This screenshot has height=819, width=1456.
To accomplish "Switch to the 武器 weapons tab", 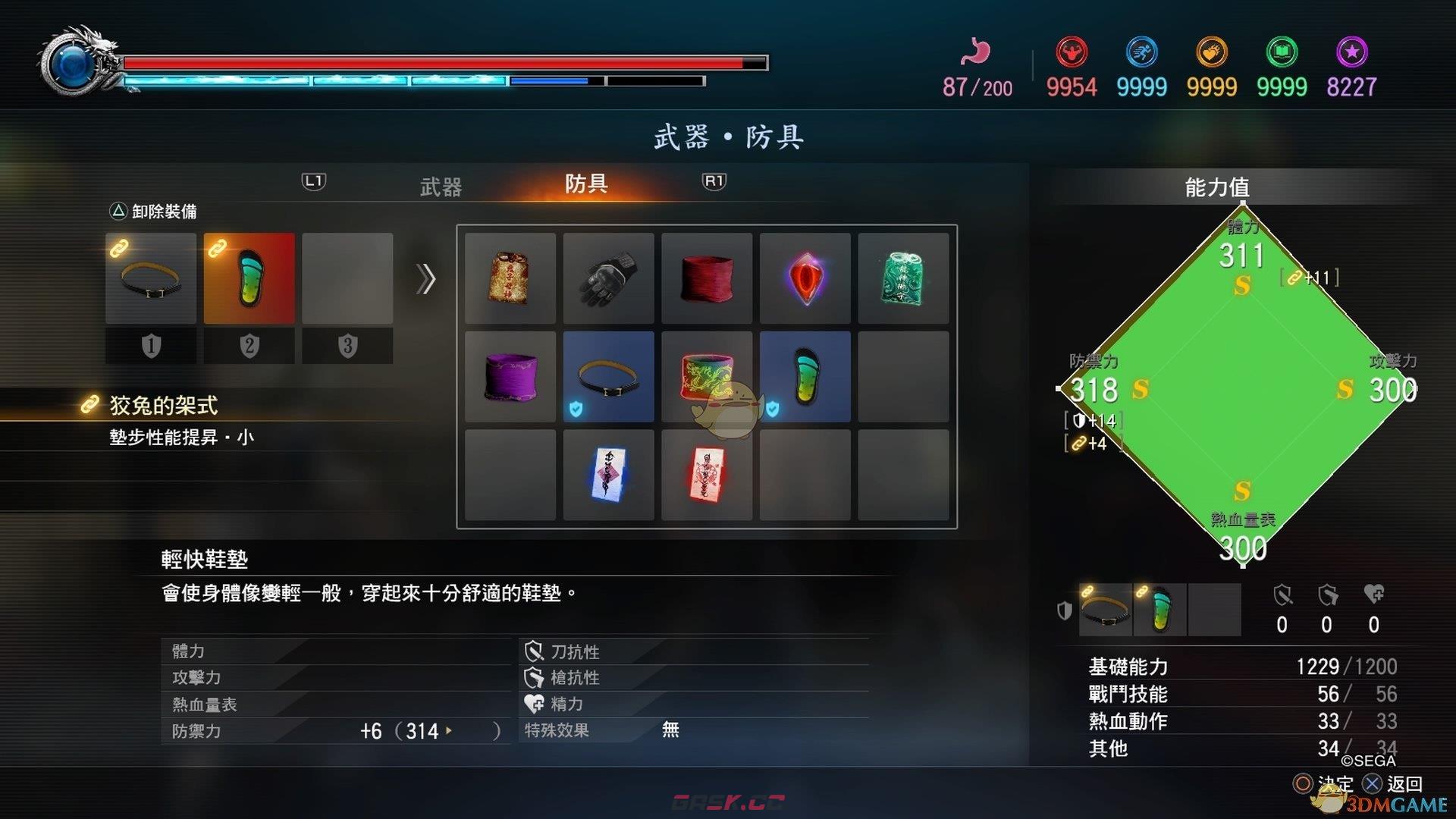I will click(441, 185).
